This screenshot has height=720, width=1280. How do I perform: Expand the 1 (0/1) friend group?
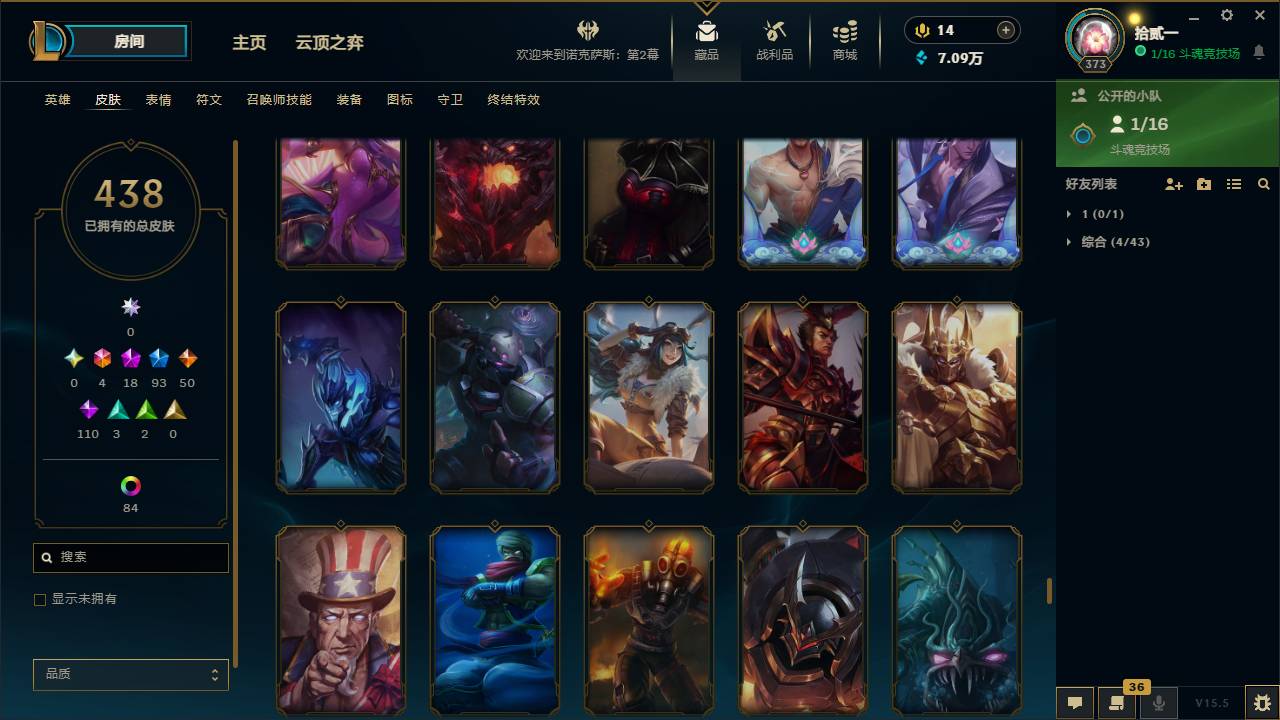coord(1090,214)
